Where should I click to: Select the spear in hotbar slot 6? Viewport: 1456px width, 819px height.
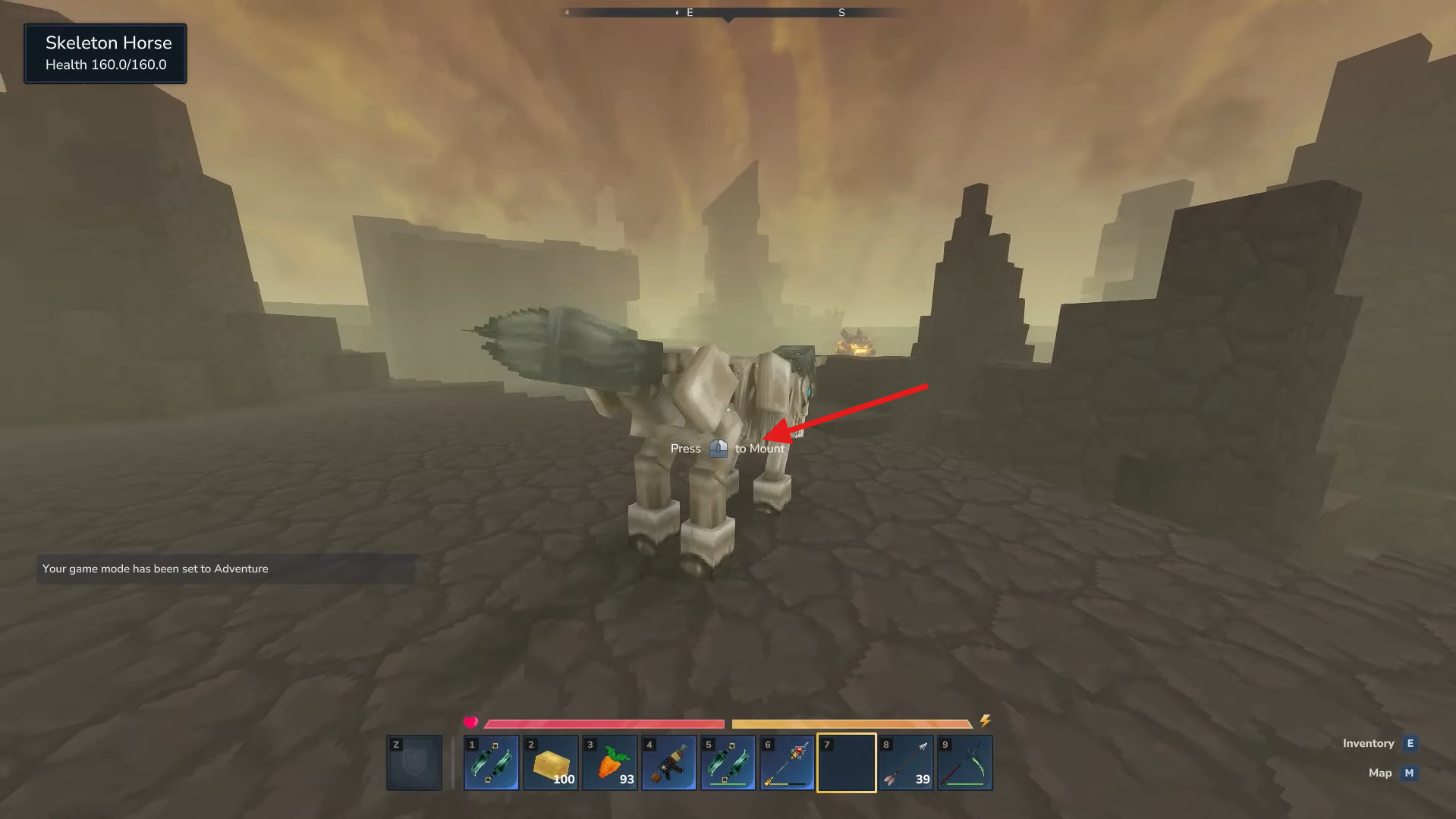click(786, 762)
